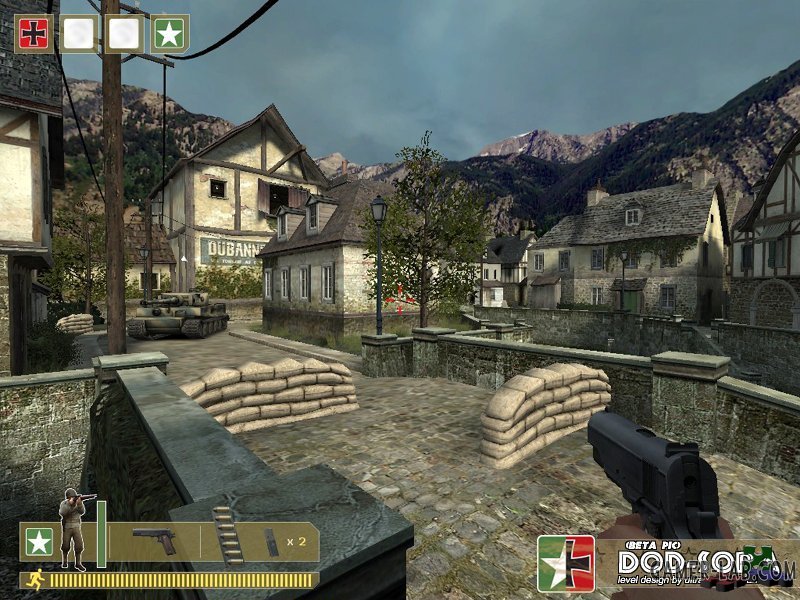The image size is (800, 600).
Task: Click the split star-and-cross DOD logo
Action: click(x=565, y=563)
